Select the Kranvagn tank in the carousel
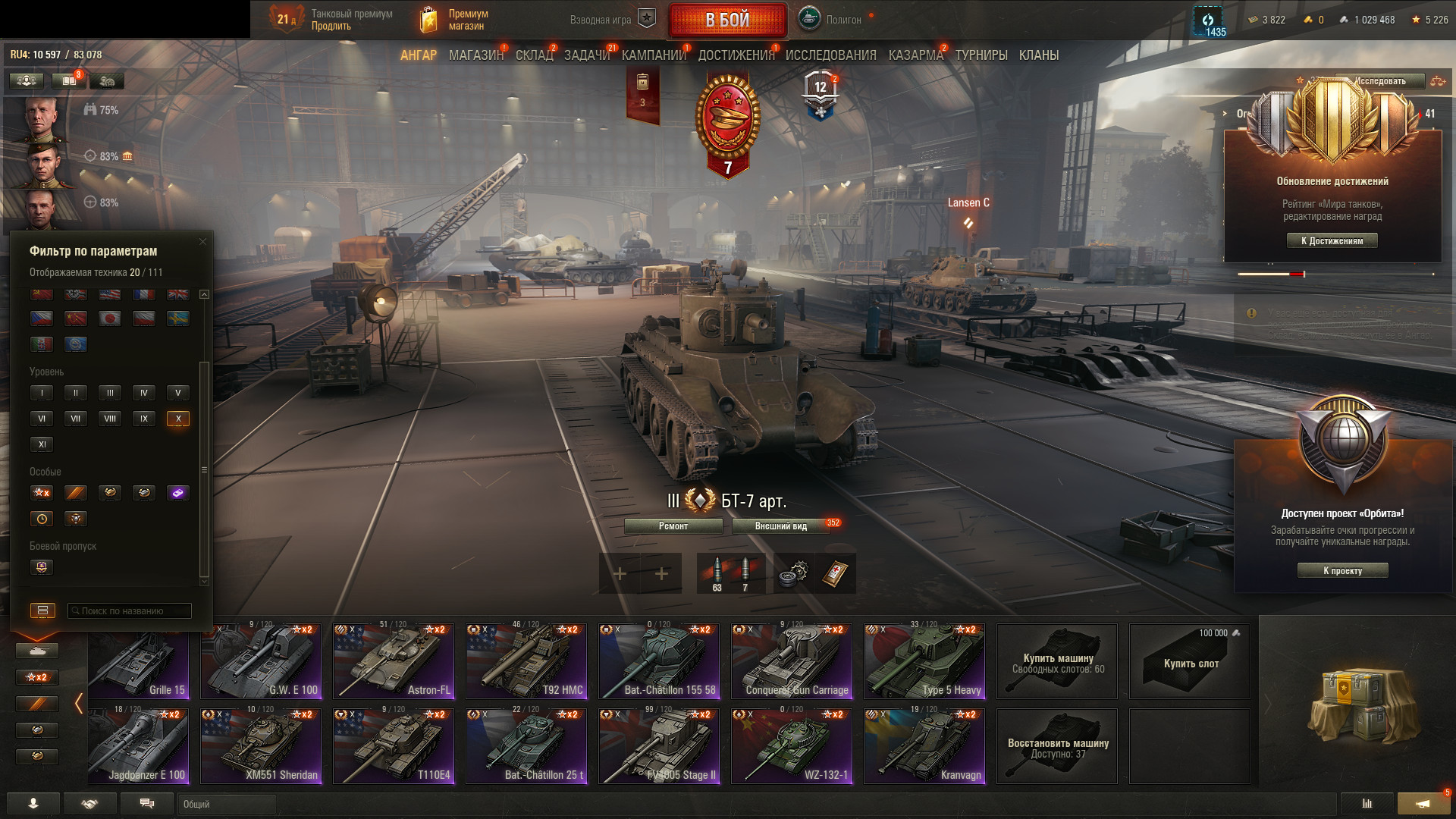 tap(924, 745)
